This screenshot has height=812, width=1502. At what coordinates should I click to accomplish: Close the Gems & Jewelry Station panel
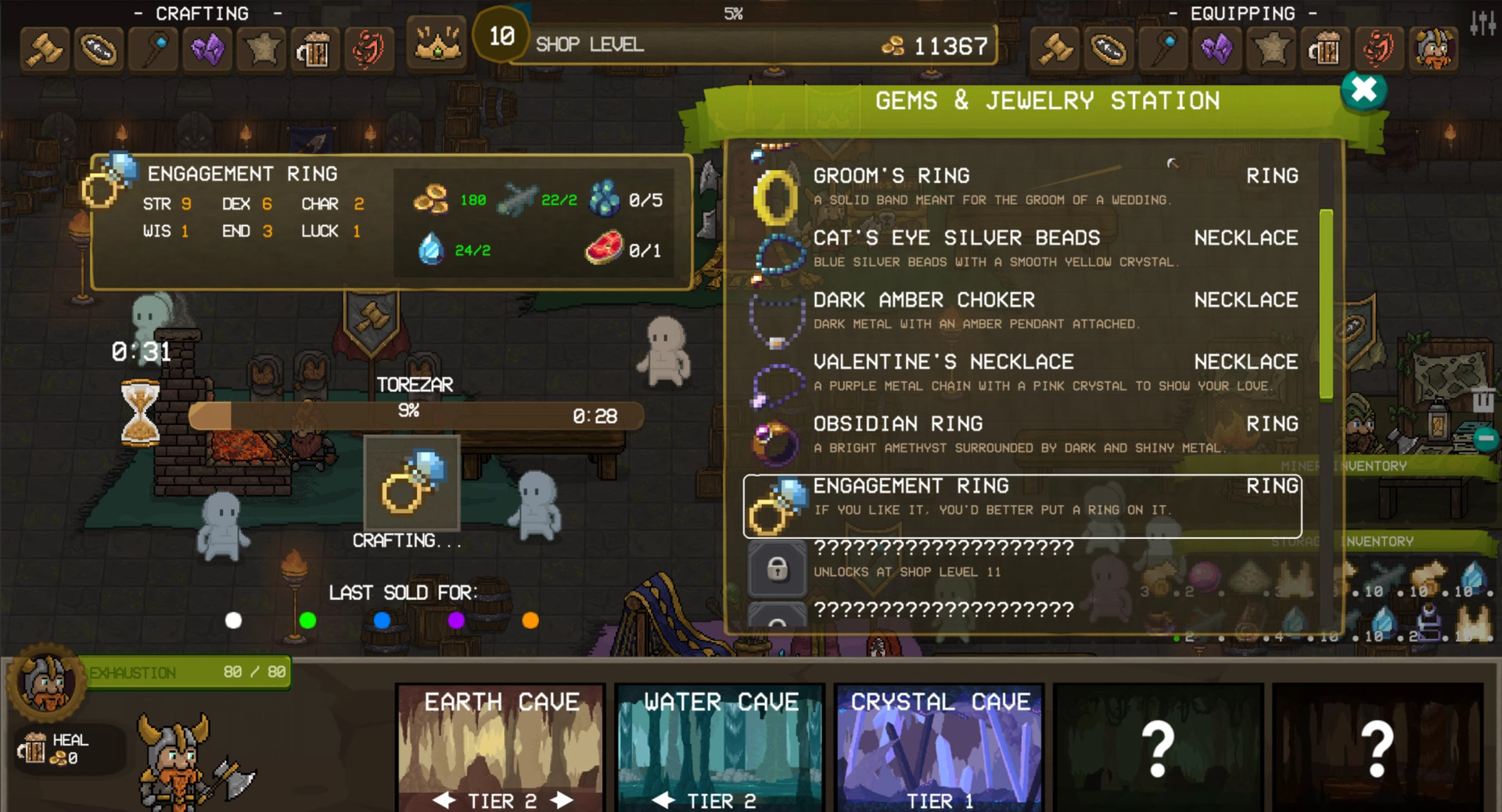(x=1362, y=90)
